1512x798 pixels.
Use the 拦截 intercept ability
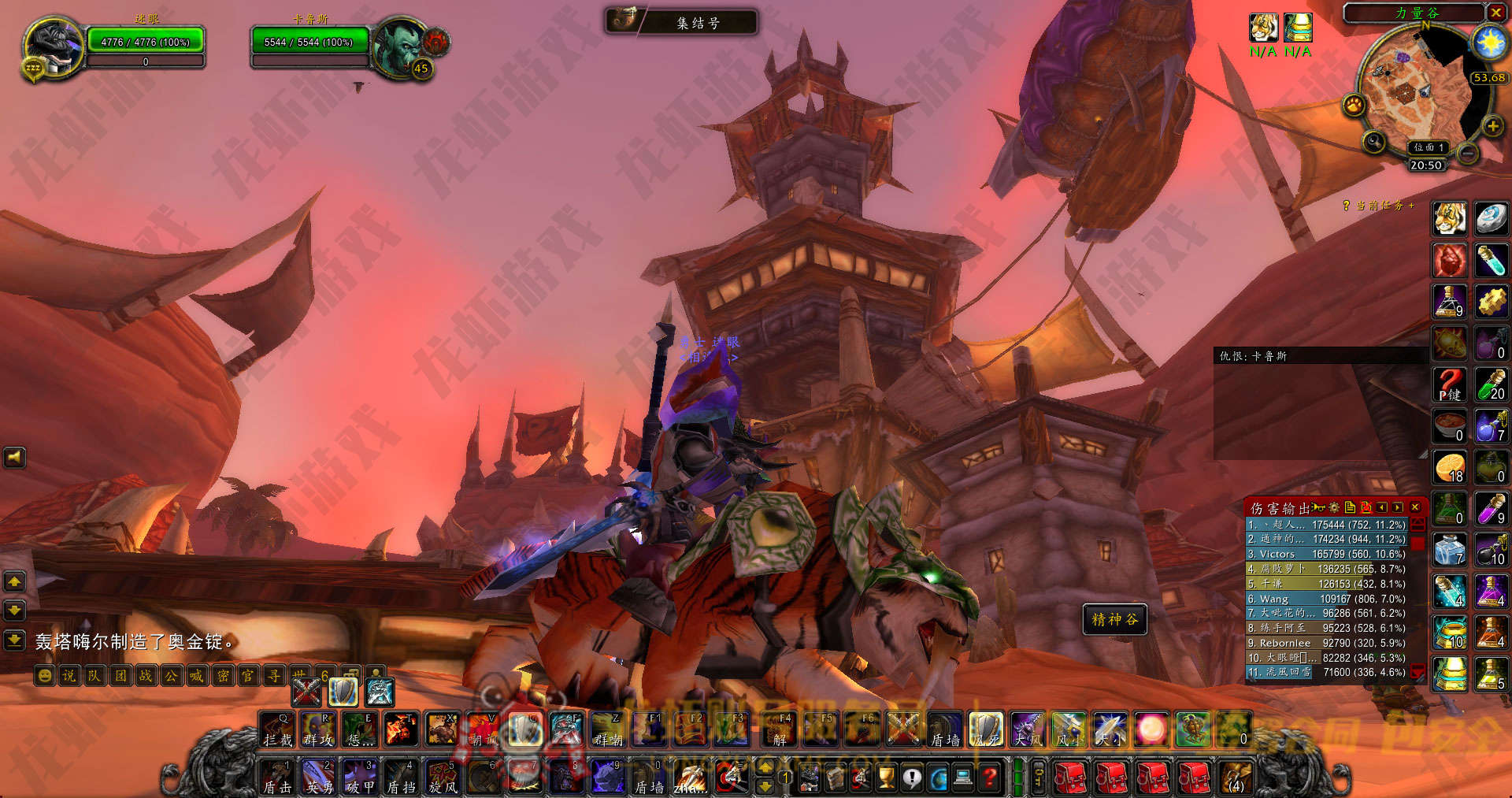click(x=277, y=729)
